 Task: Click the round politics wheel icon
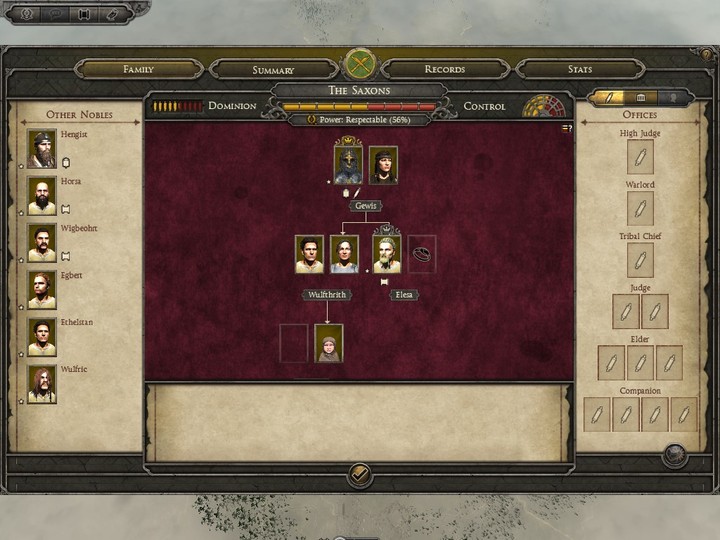pyautogui.click(x=540, y=106)
